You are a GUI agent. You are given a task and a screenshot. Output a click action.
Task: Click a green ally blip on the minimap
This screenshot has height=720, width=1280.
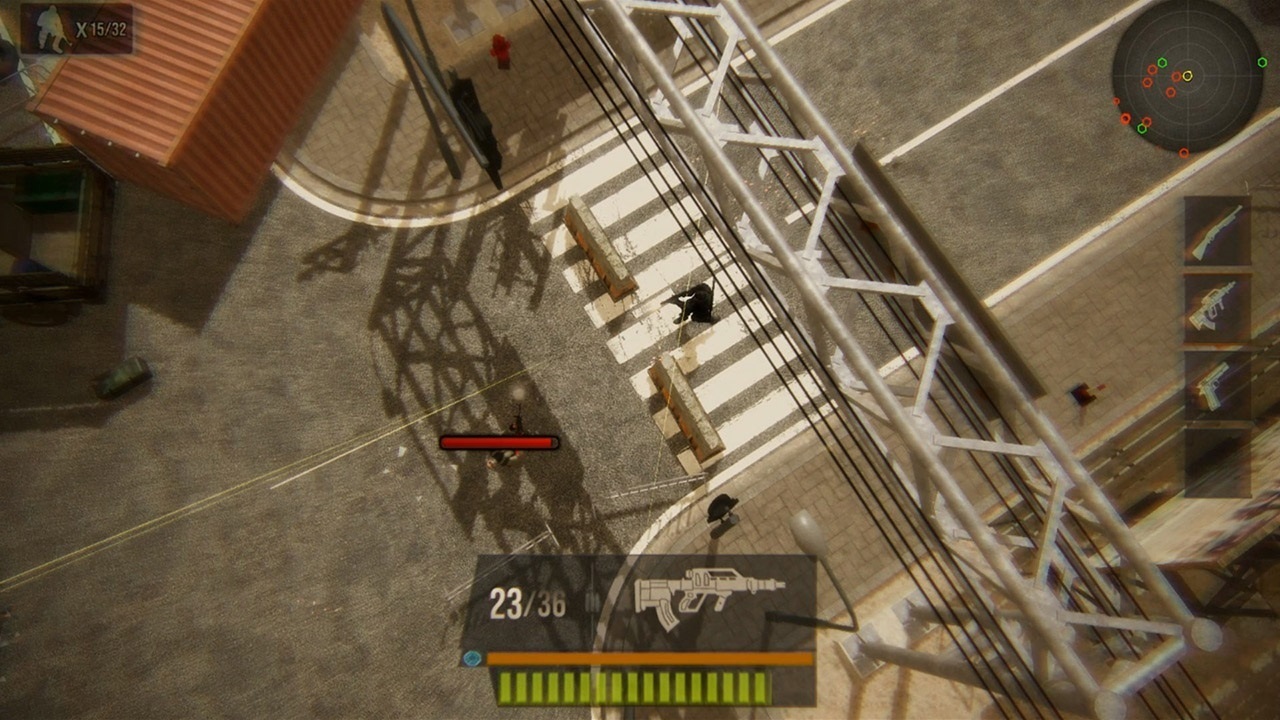(x=1162, y=62)
